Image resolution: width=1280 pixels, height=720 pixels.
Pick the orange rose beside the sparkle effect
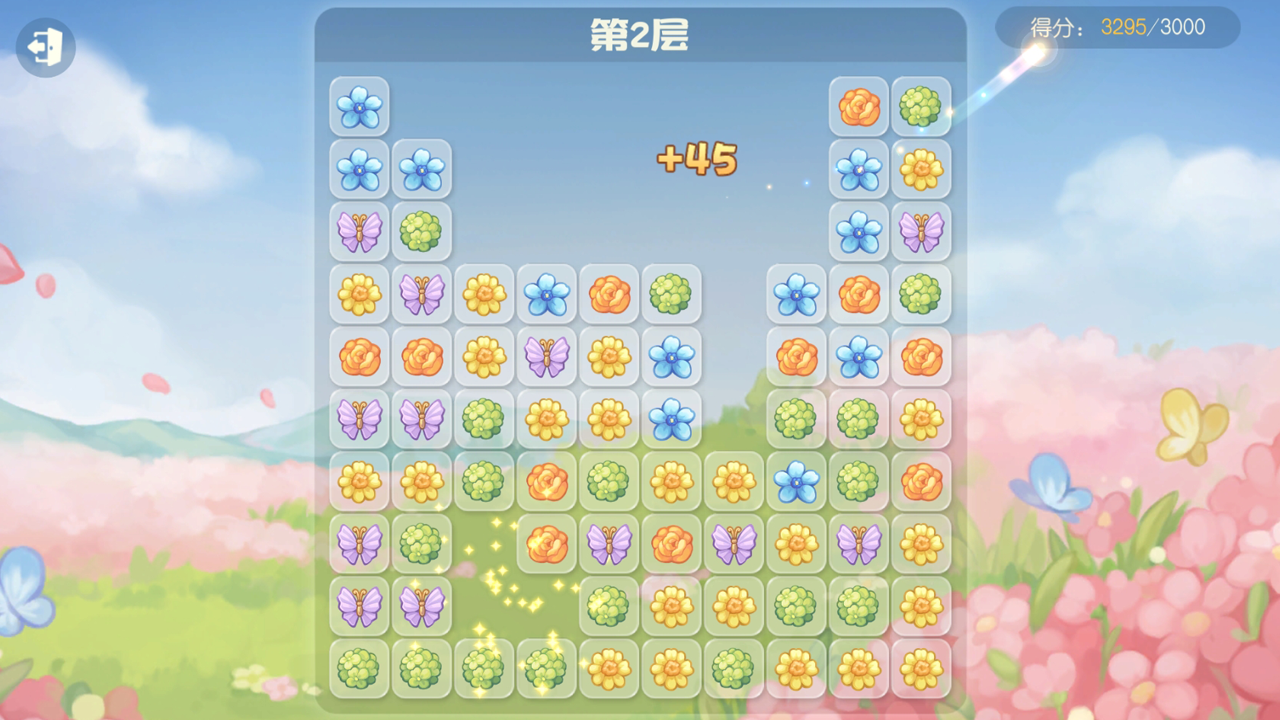point(547,545)
